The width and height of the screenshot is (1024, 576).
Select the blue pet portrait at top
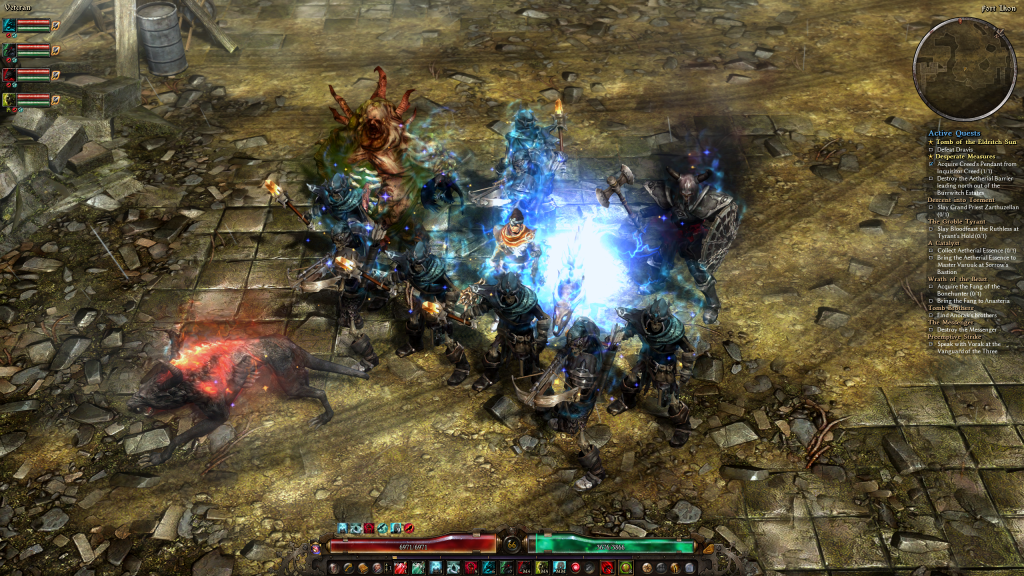pyautogui.click(x=9, y=24)
